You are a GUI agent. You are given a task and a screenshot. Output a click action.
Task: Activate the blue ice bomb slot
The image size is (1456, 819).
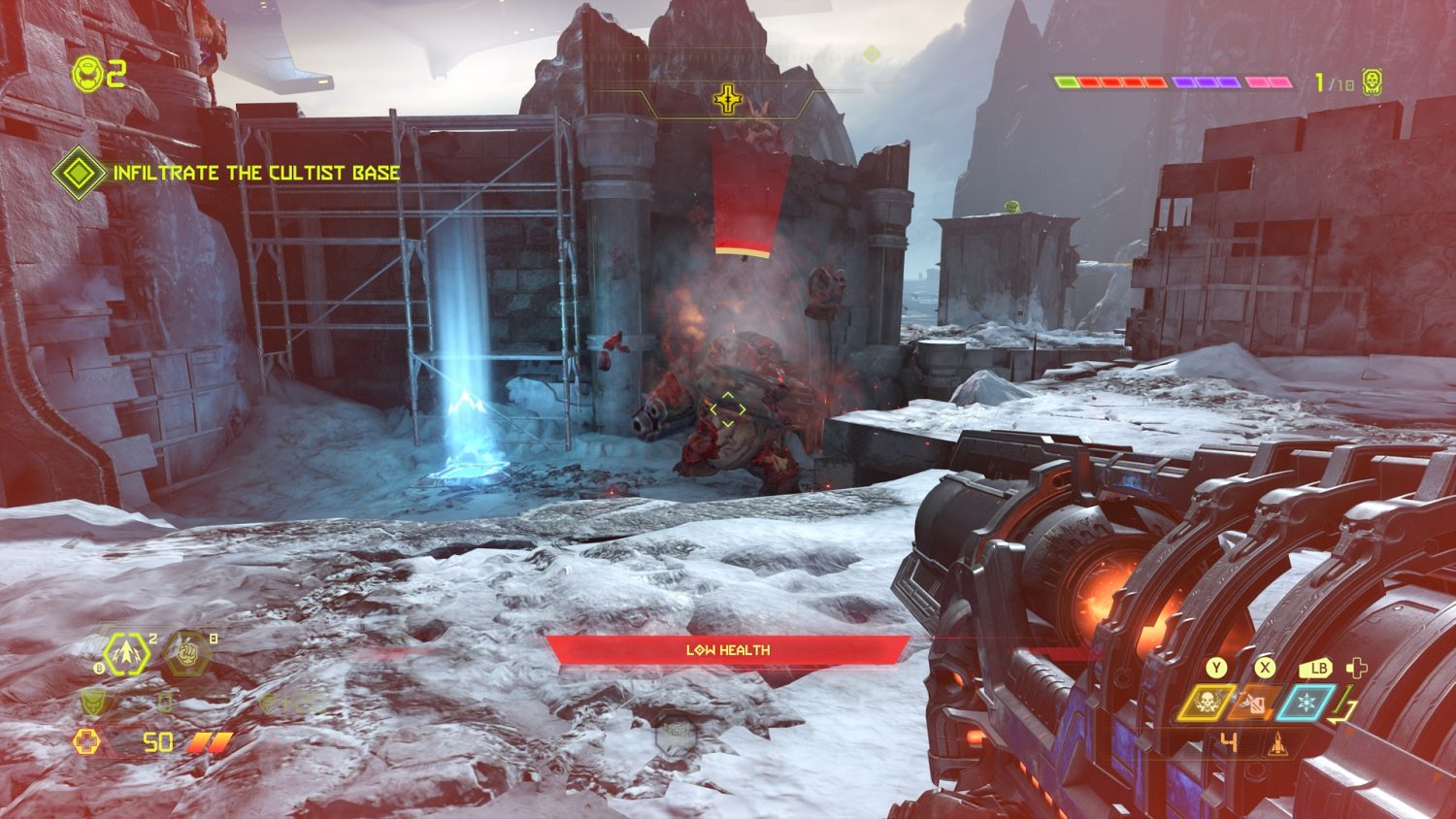pyautogui.click(x=1306, y=703)
